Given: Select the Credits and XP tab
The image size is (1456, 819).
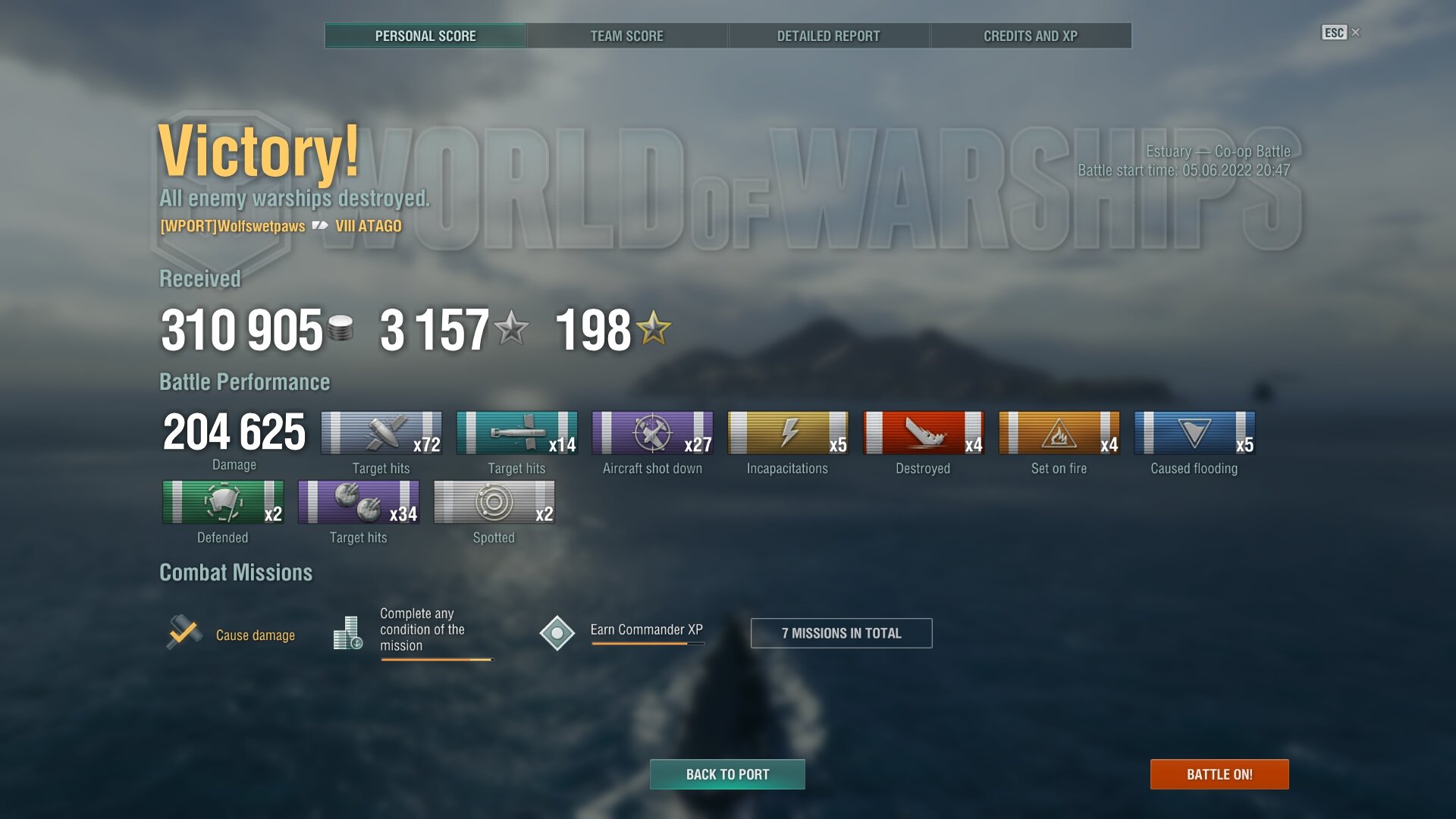Looking at the screenshot, I should [x=1030, y=36].
